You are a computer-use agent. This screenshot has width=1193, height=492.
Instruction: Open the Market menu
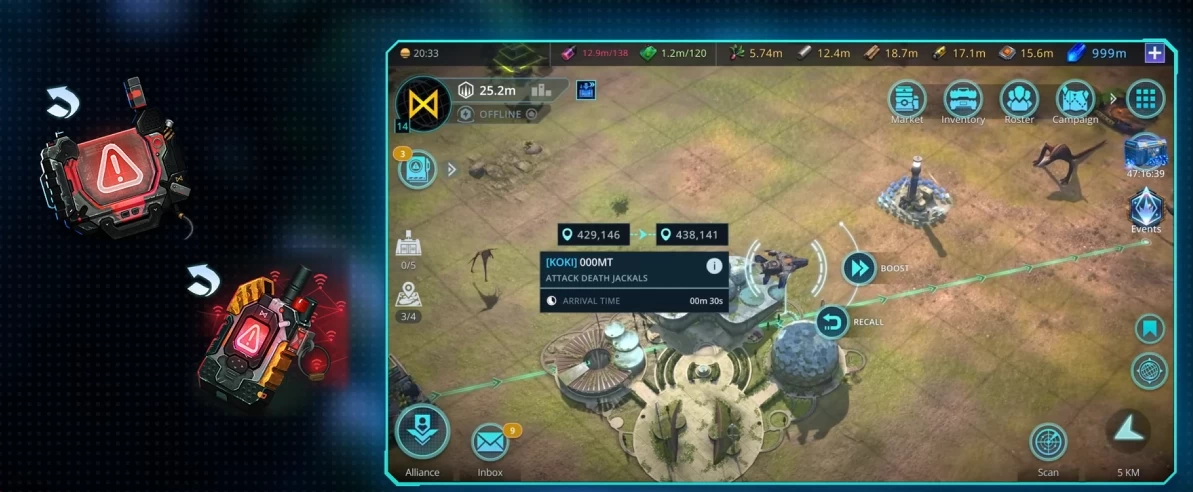(x=907, y=99)
